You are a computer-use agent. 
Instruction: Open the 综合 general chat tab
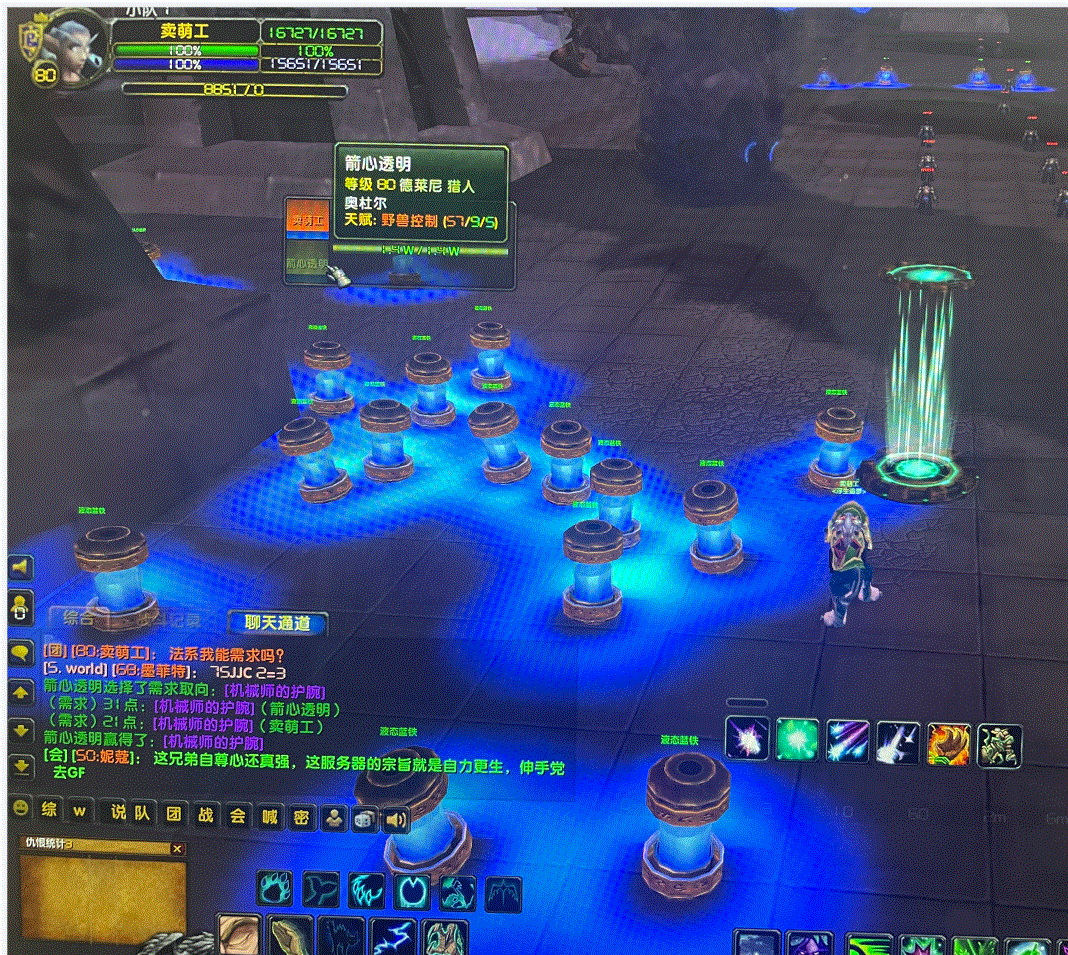(x=78, y=618)
